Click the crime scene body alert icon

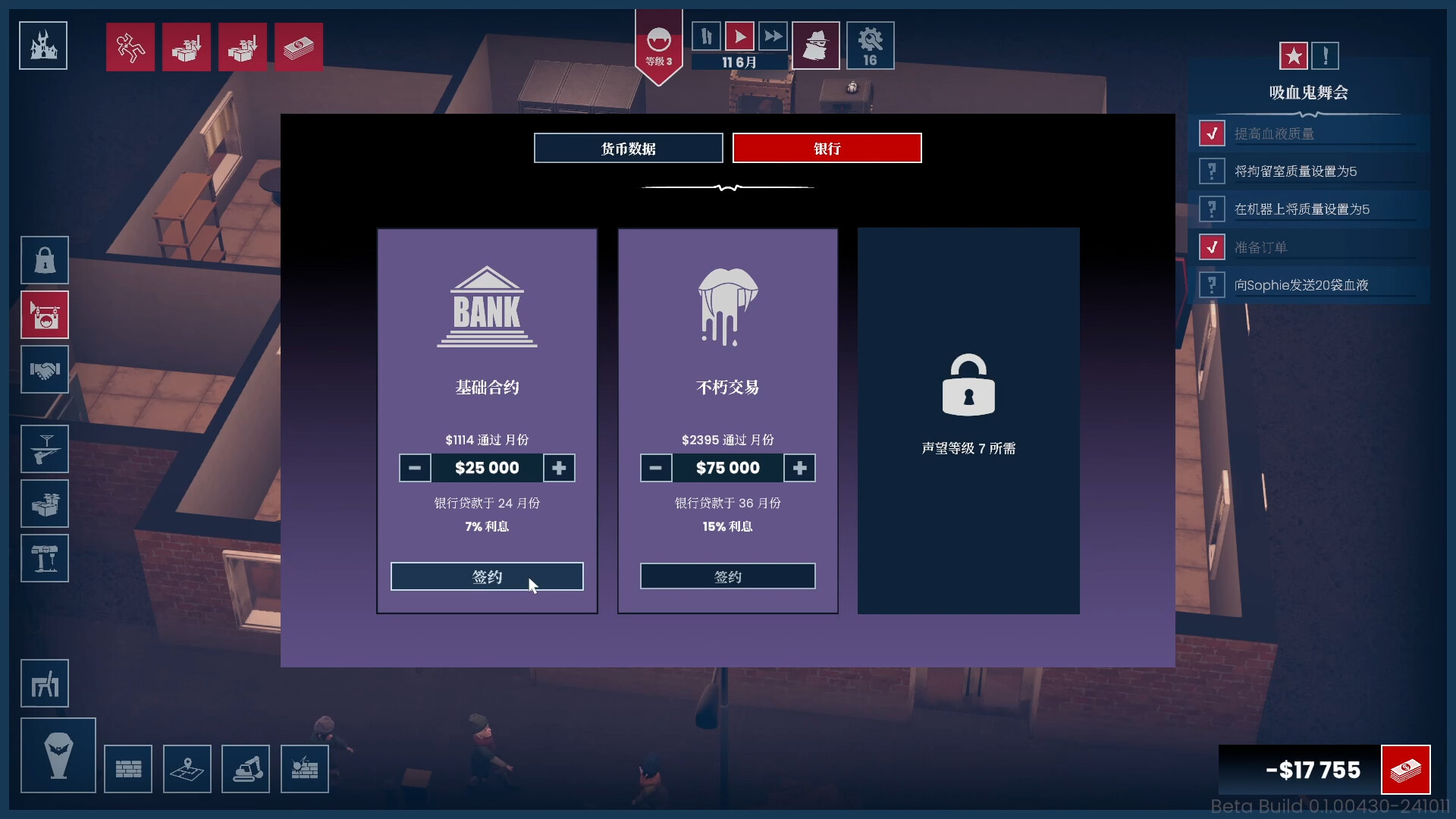click(130, 46)
